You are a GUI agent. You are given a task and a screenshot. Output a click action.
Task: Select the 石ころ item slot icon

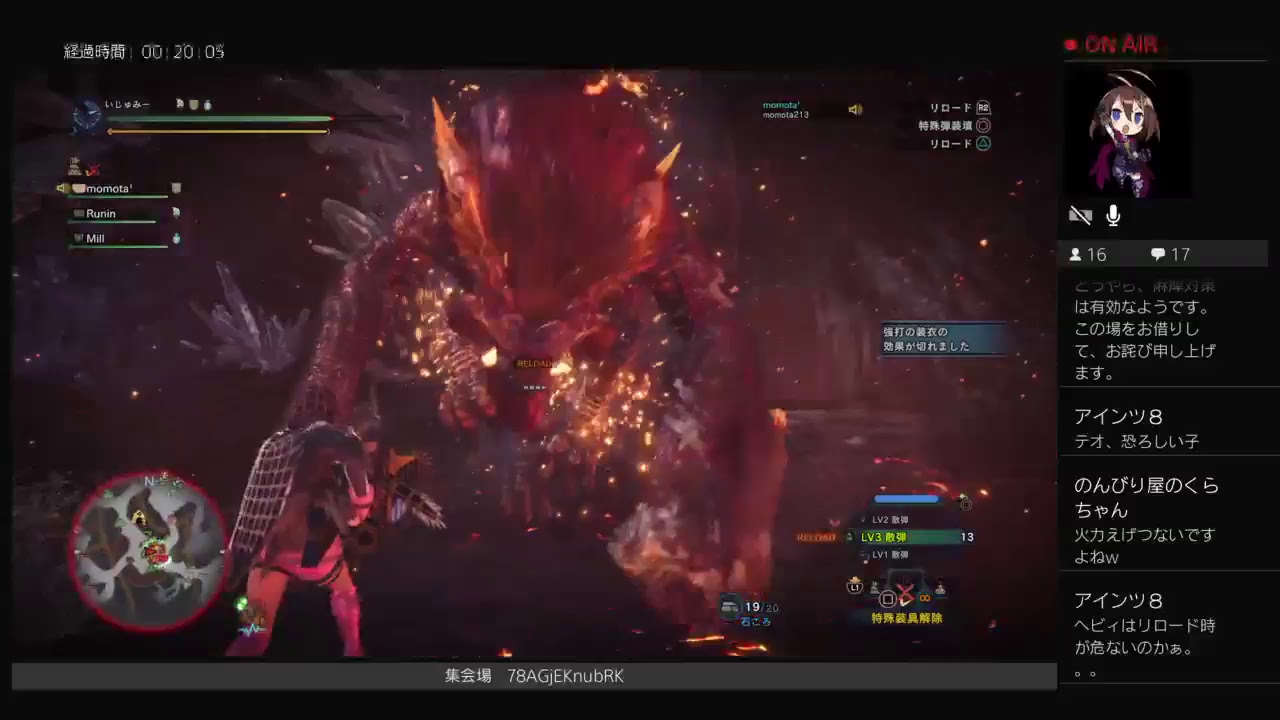point(727,605)
